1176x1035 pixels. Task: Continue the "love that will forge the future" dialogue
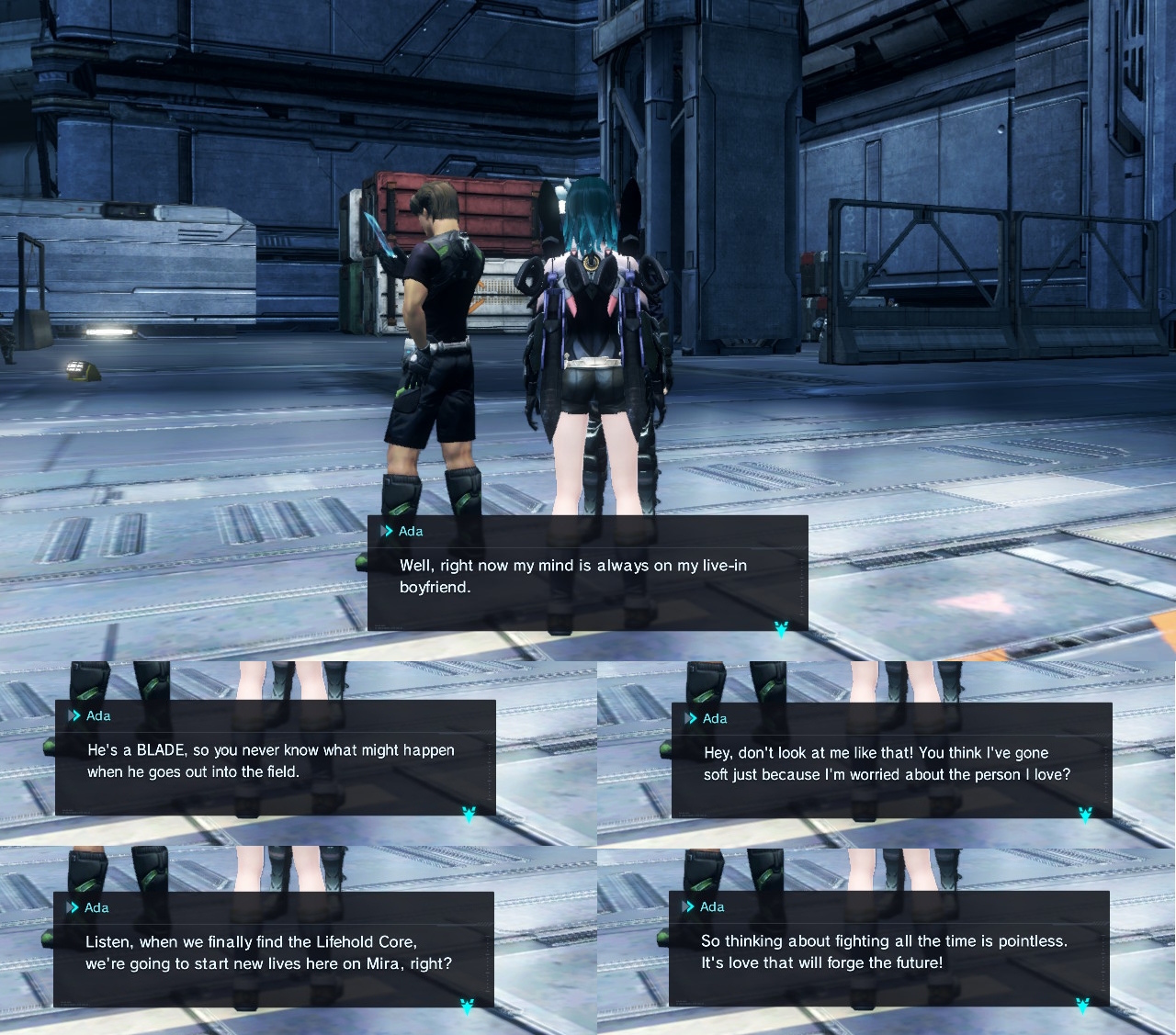coord(1082,1006)
